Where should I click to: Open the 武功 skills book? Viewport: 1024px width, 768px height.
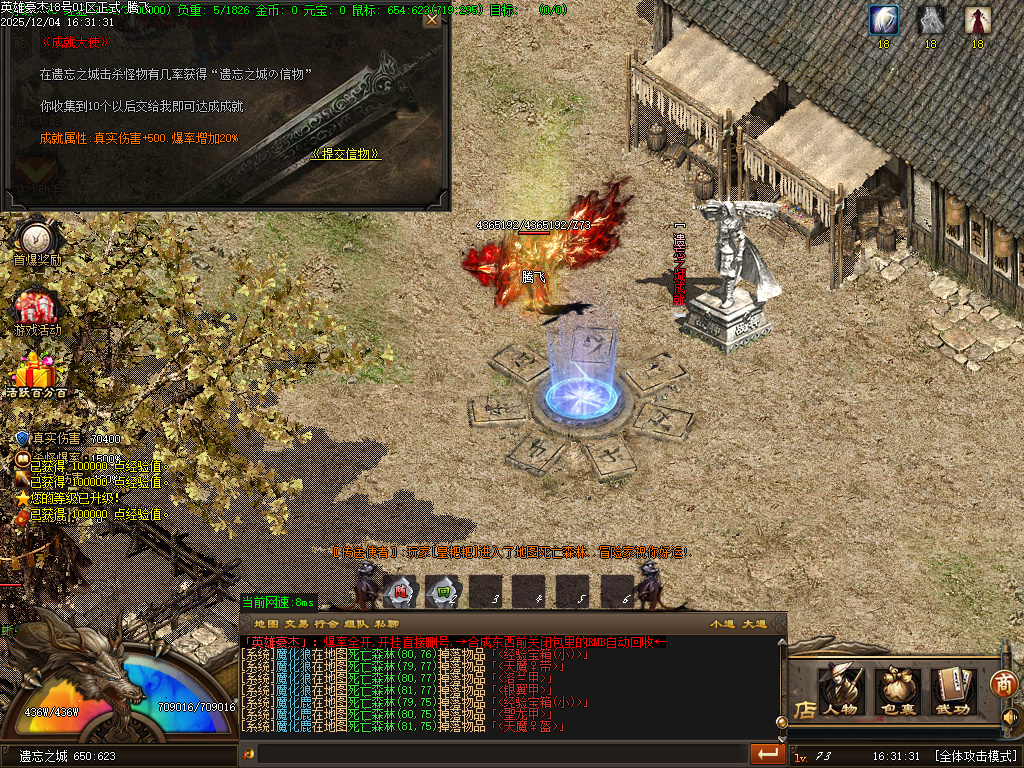click(954, 691)
